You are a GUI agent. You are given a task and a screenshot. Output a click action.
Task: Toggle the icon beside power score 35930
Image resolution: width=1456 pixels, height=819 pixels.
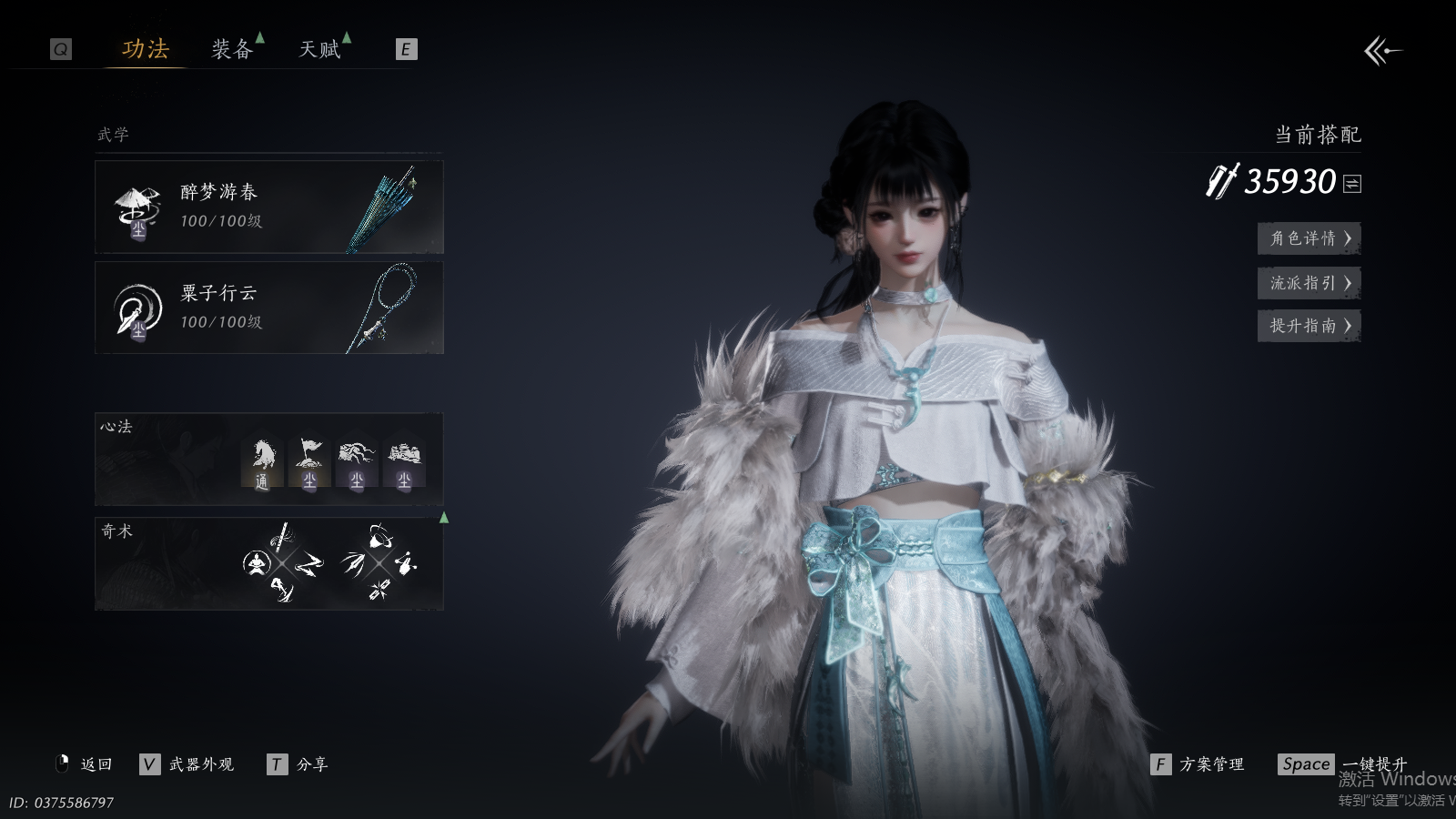[x=1352, y=184]
